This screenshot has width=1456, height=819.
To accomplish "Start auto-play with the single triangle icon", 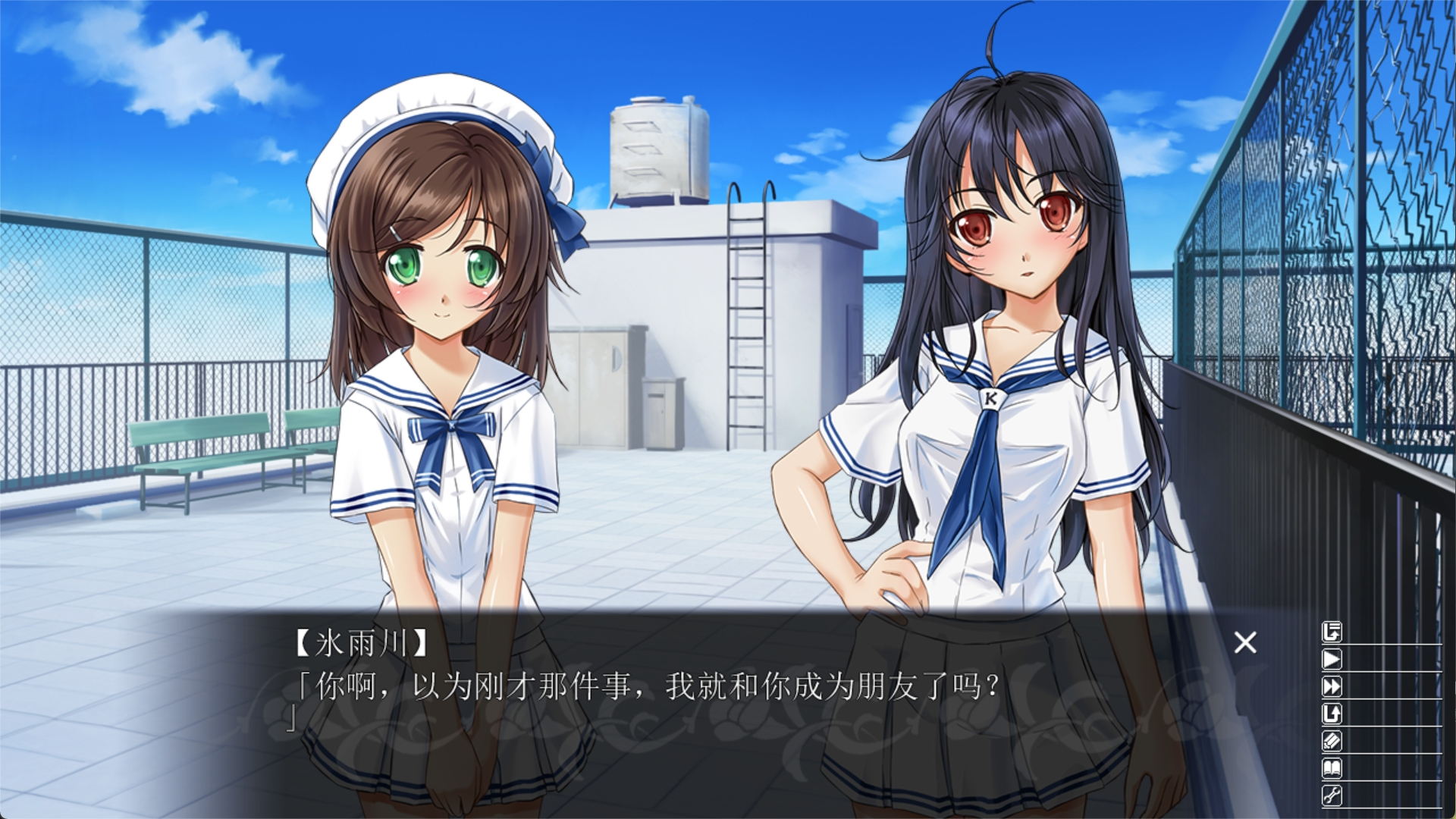I will 1332,659.
